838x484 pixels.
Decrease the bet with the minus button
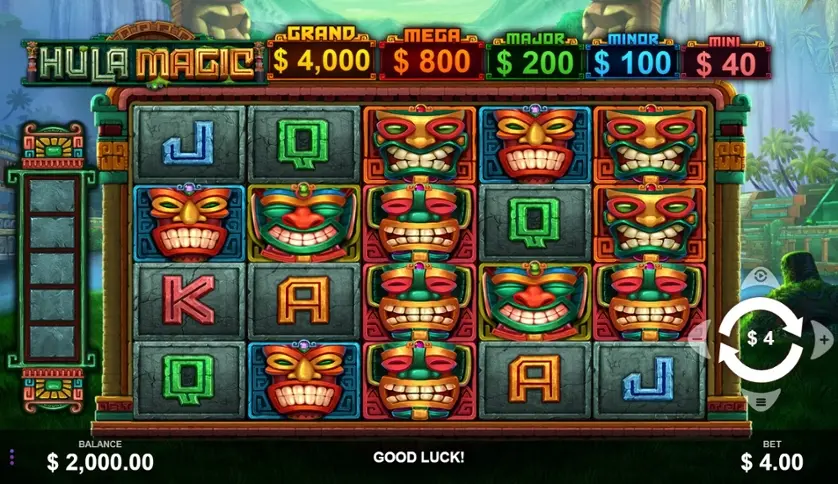[x=697, y=338]
